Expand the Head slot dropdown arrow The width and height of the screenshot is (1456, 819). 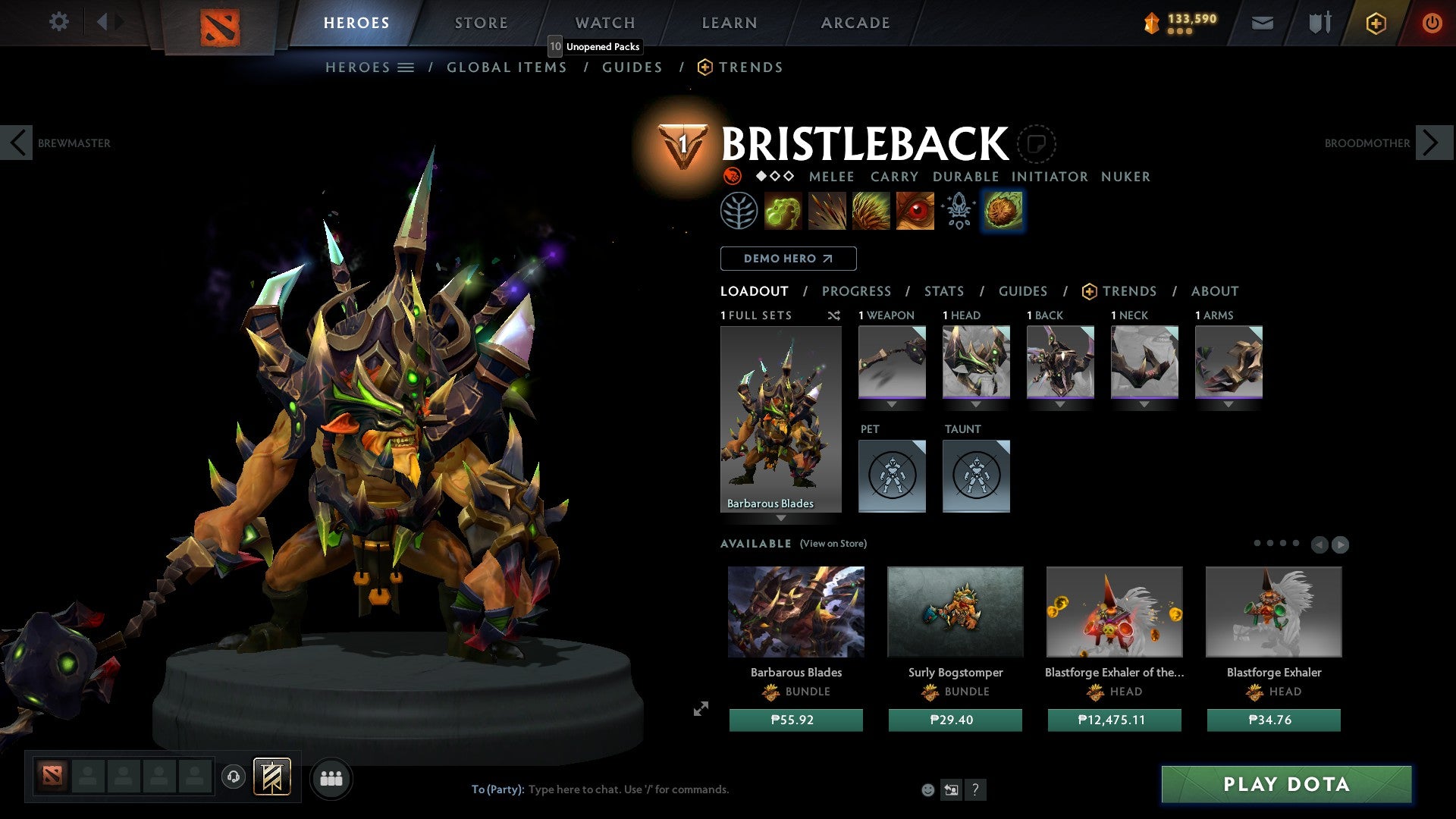976,404
